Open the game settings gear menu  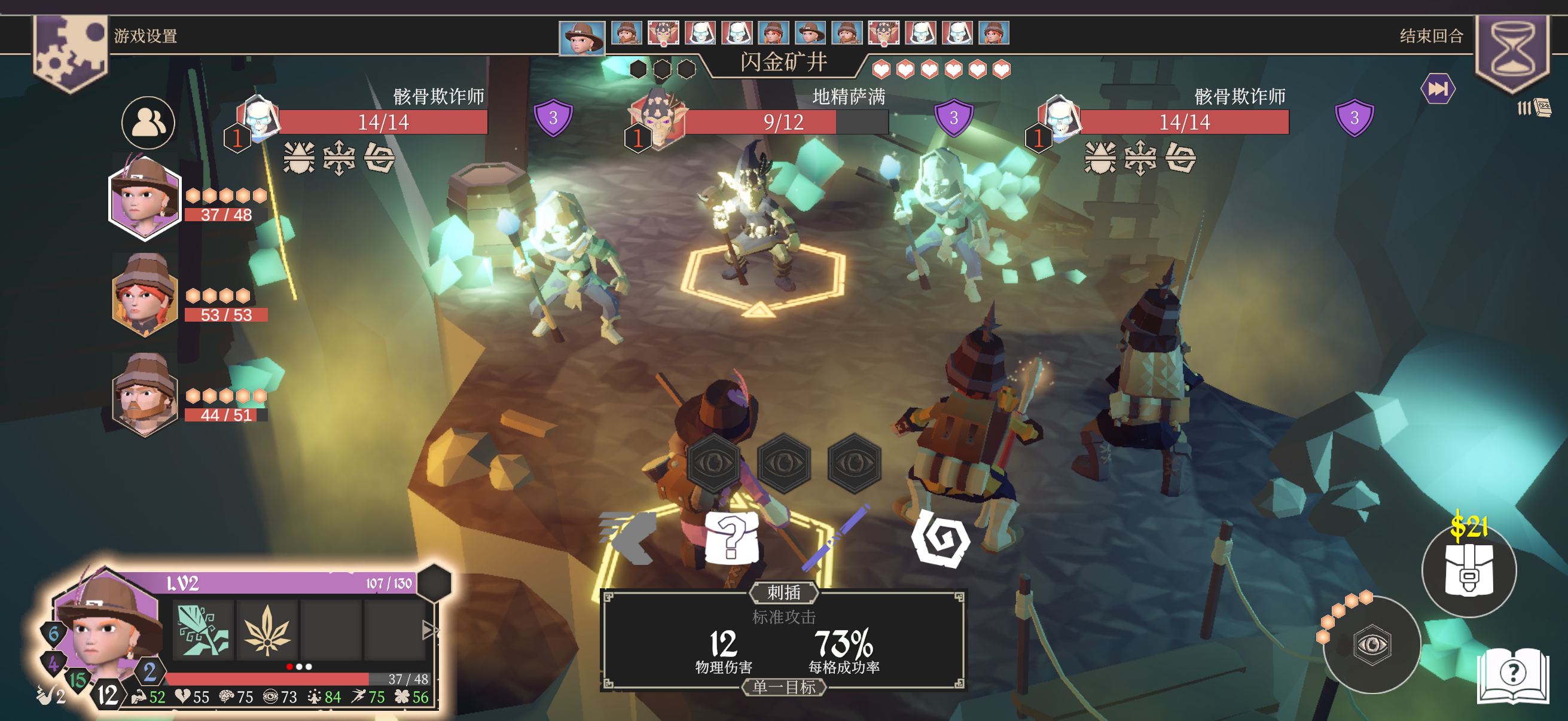coord(71,51)
